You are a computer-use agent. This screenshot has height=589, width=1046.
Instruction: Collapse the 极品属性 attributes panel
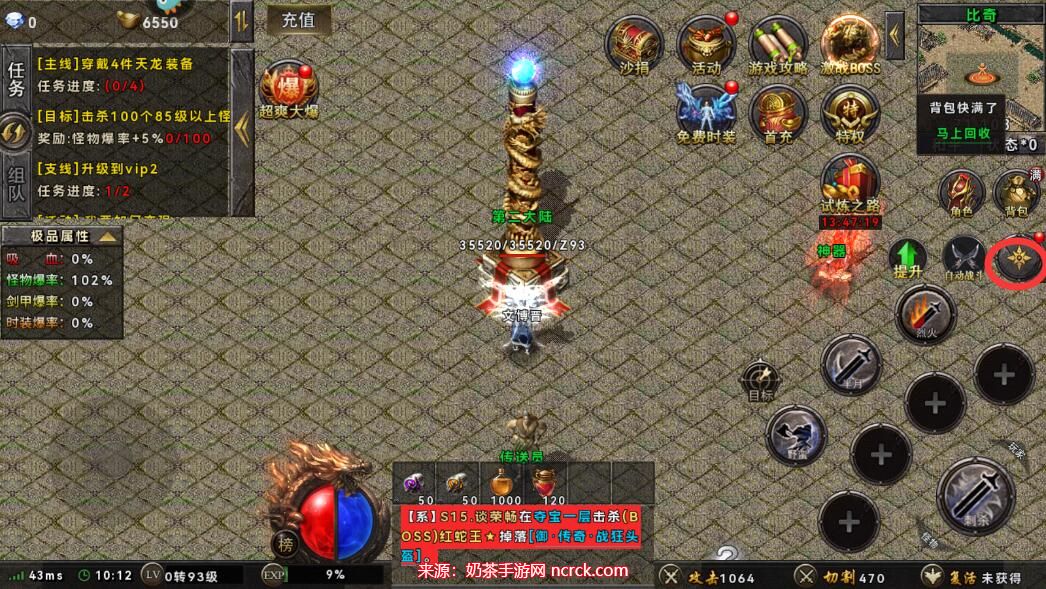107,237
